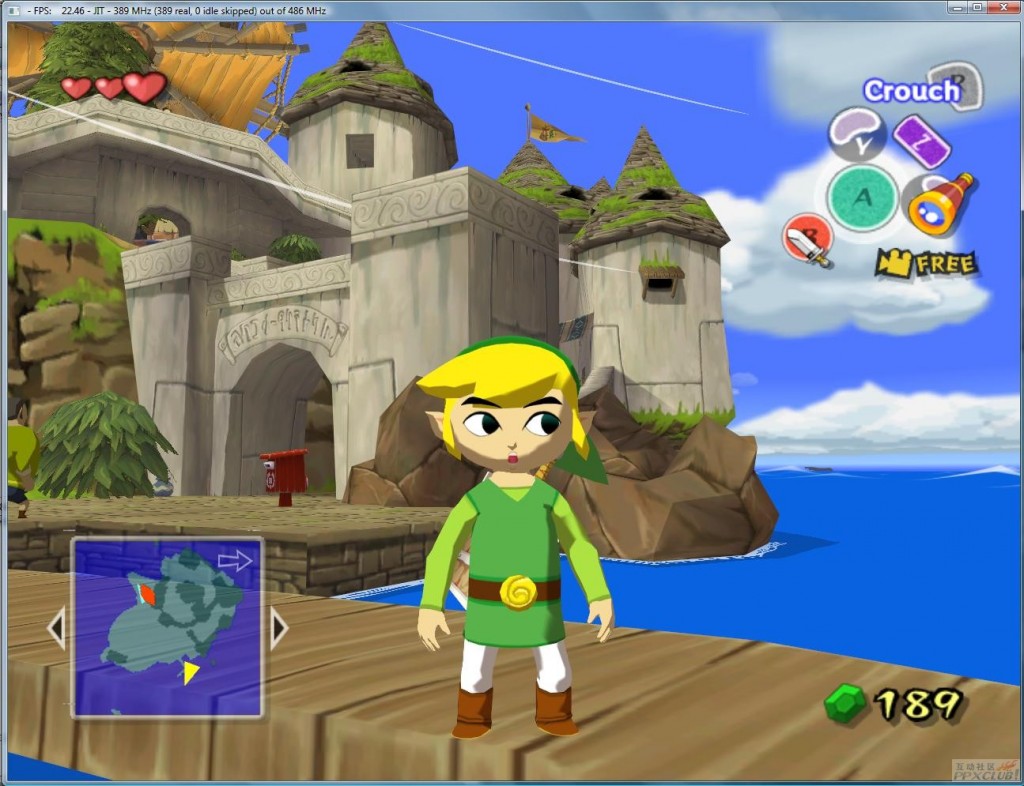Select the red marker on the minimap
1024x786 pixels.
click(x=147, y=594)
